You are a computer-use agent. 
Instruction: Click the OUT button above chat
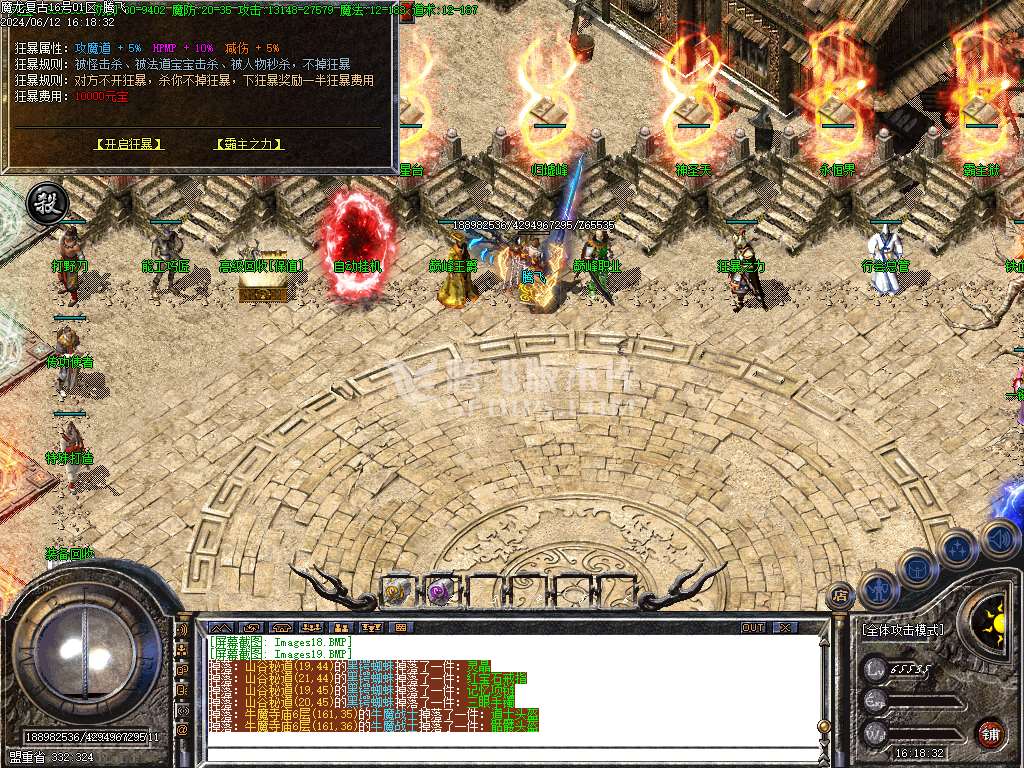click(753, 627)
